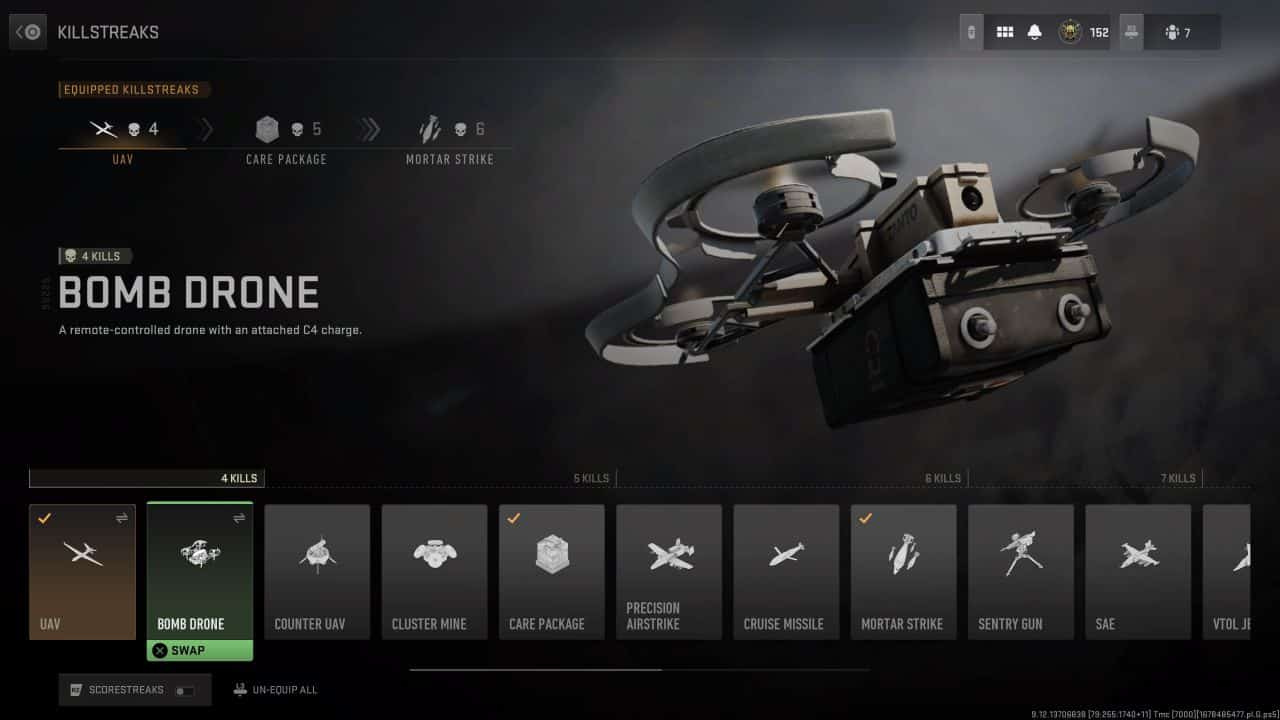Select the Cruise Missile killstreak icon
The width and height of the screenshot is (1280, 720).
click(x=786, y=560)
